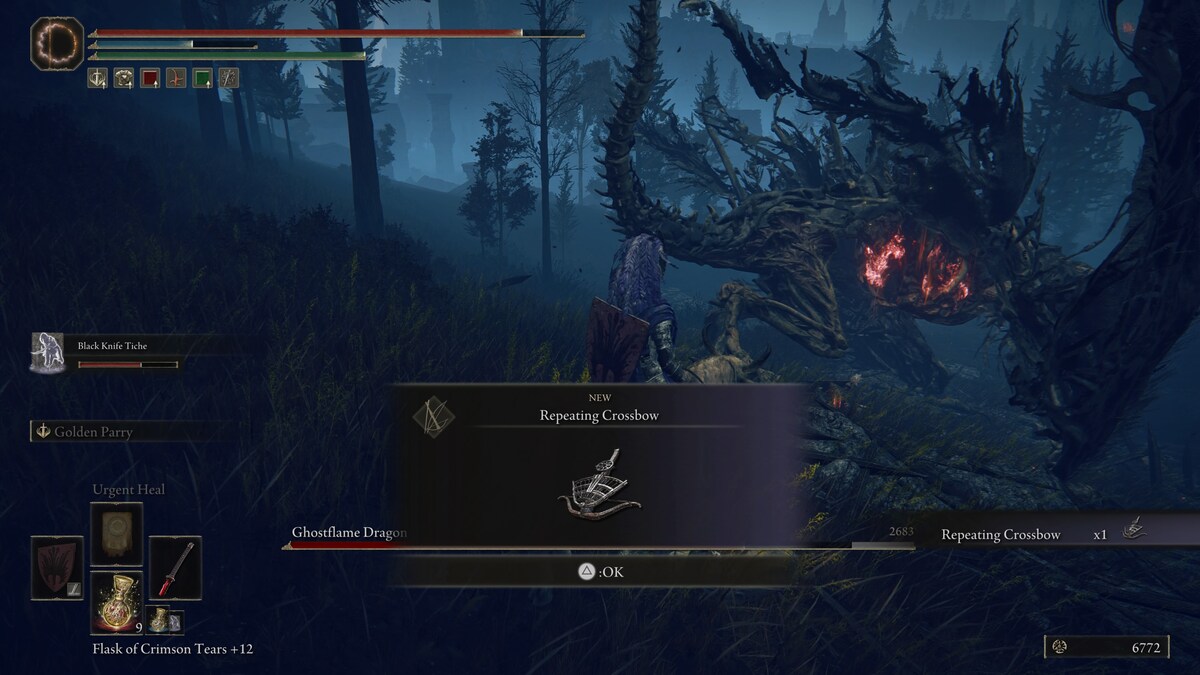Image resolution: width=1200 pixels, height=675 pixels.
Task: Click the sword-and-shield buff status icon
Action: coord(98,78)
